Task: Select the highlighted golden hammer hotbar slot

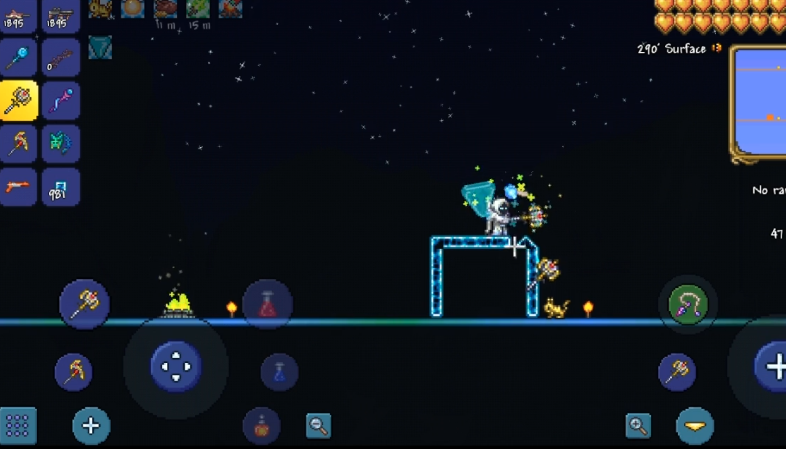Action: pos(19,101)
